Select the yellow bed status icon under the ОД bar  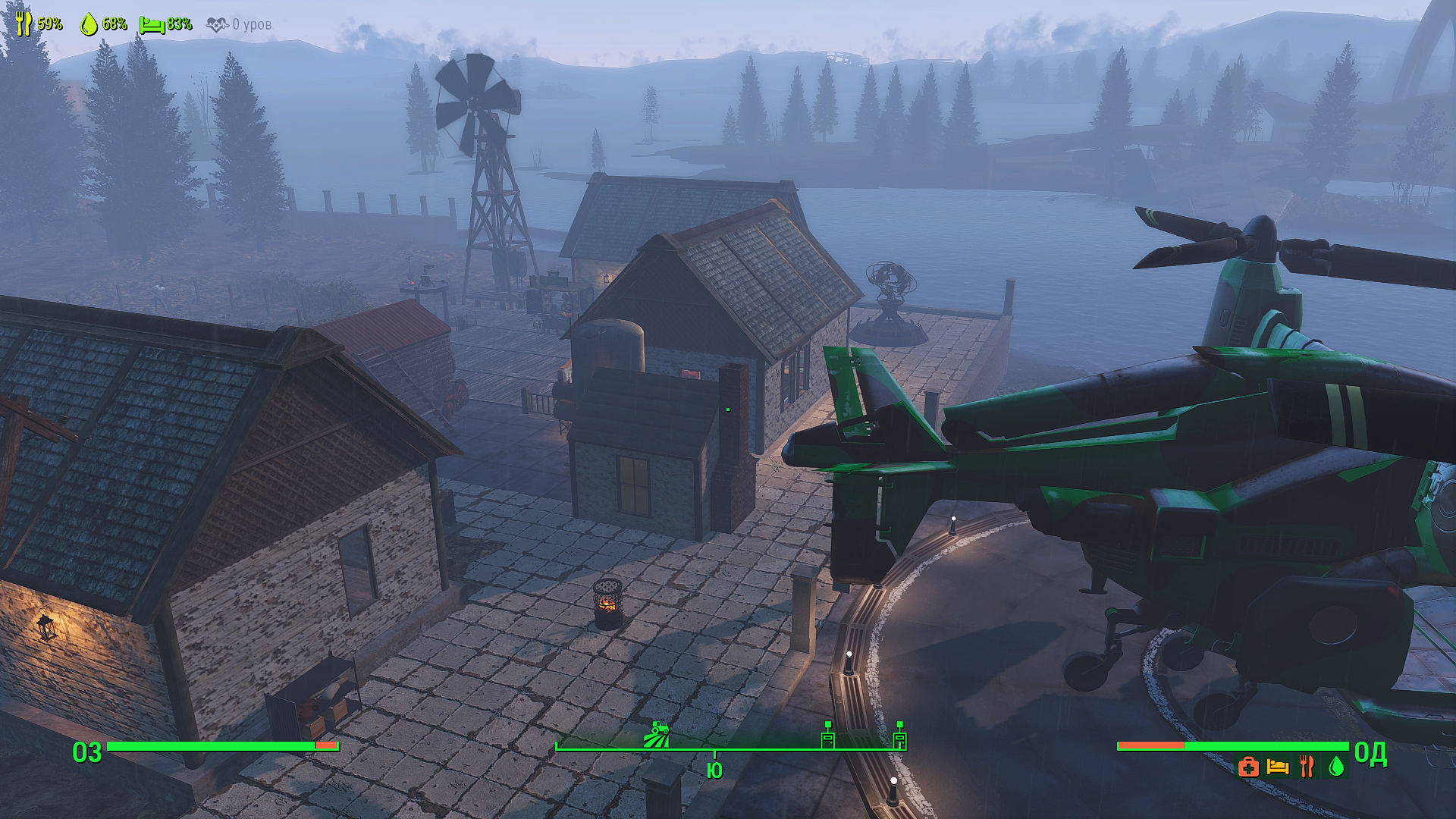(x=1278, y=767)
